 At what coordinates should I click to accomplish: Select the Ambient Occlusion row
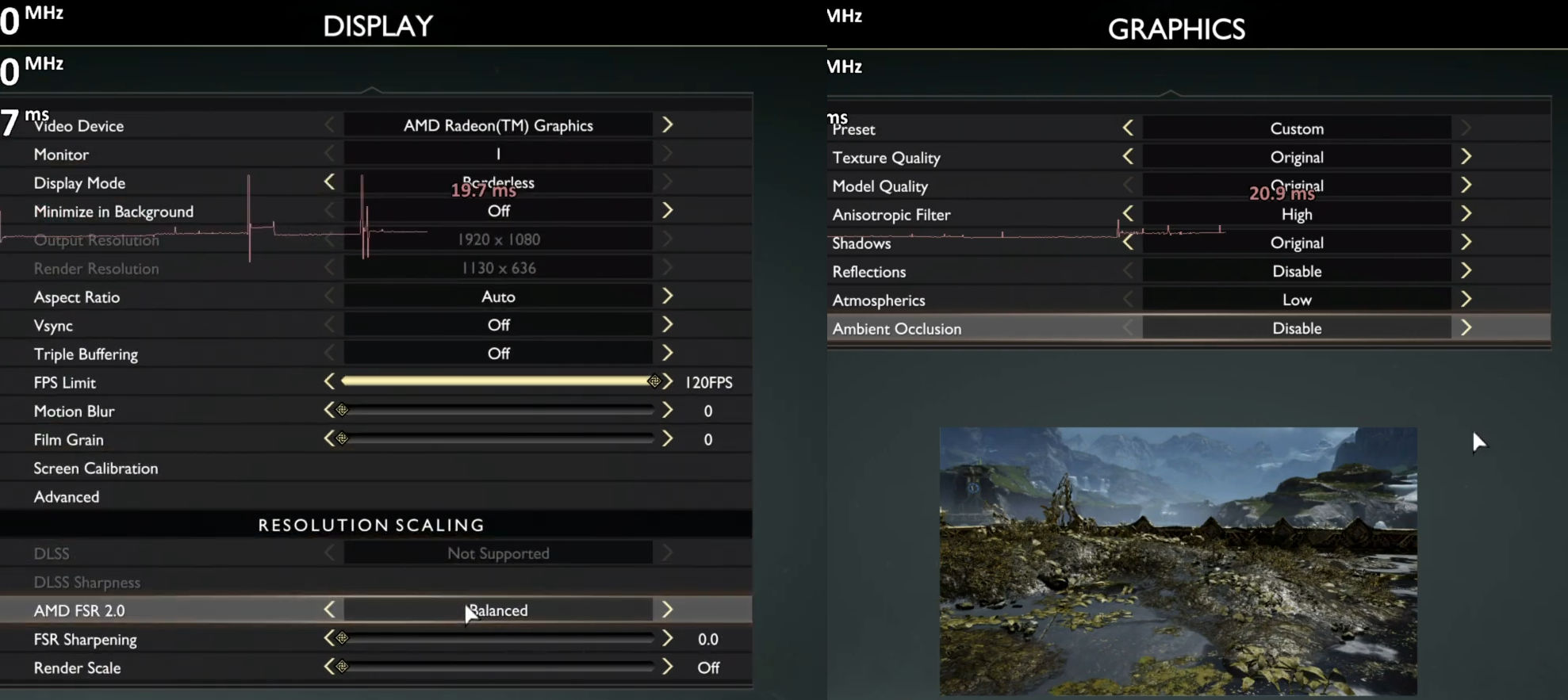898,329
